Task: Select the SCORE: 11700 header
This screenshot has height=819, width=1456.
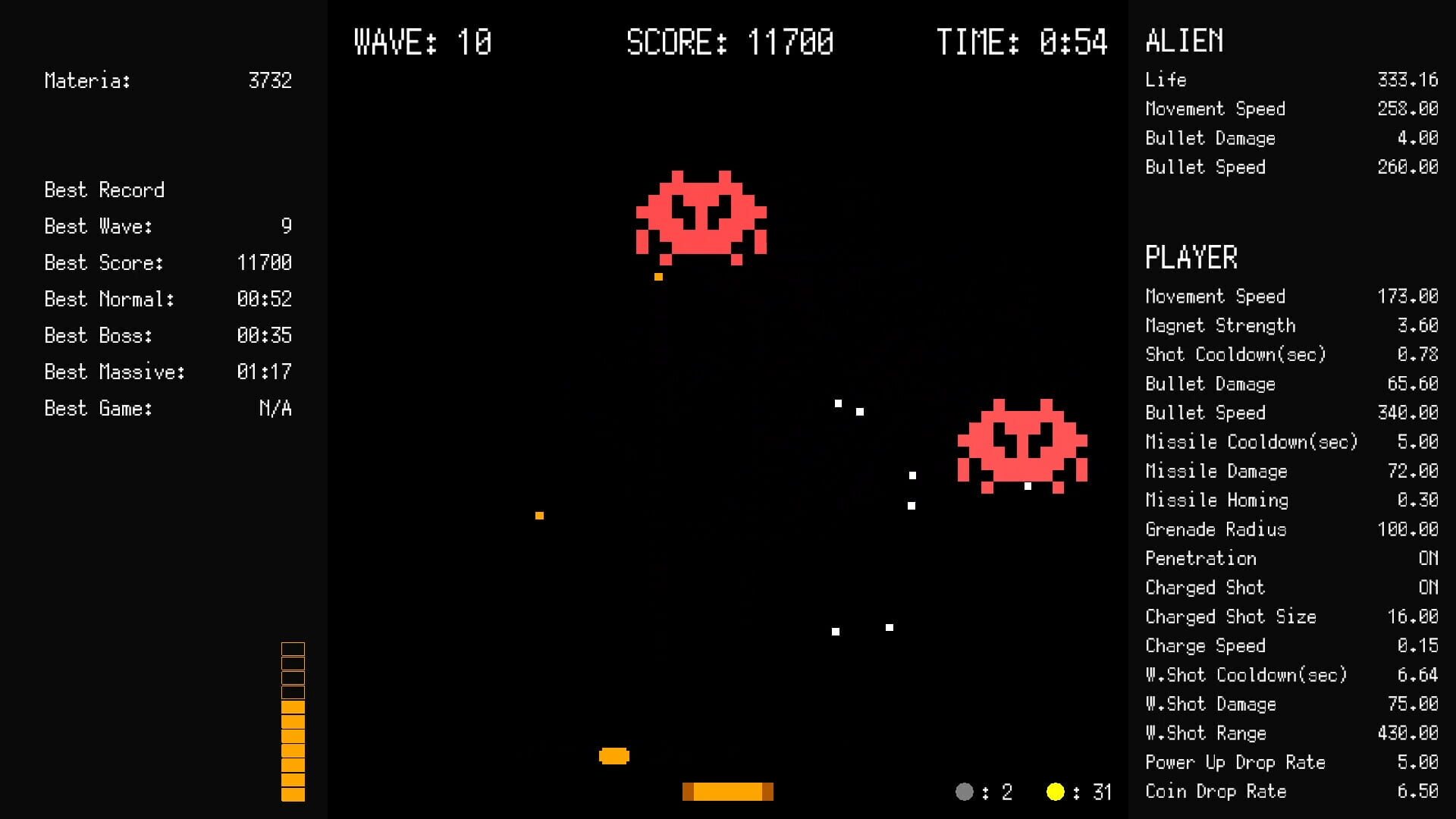Action: [x=730, y=42]
